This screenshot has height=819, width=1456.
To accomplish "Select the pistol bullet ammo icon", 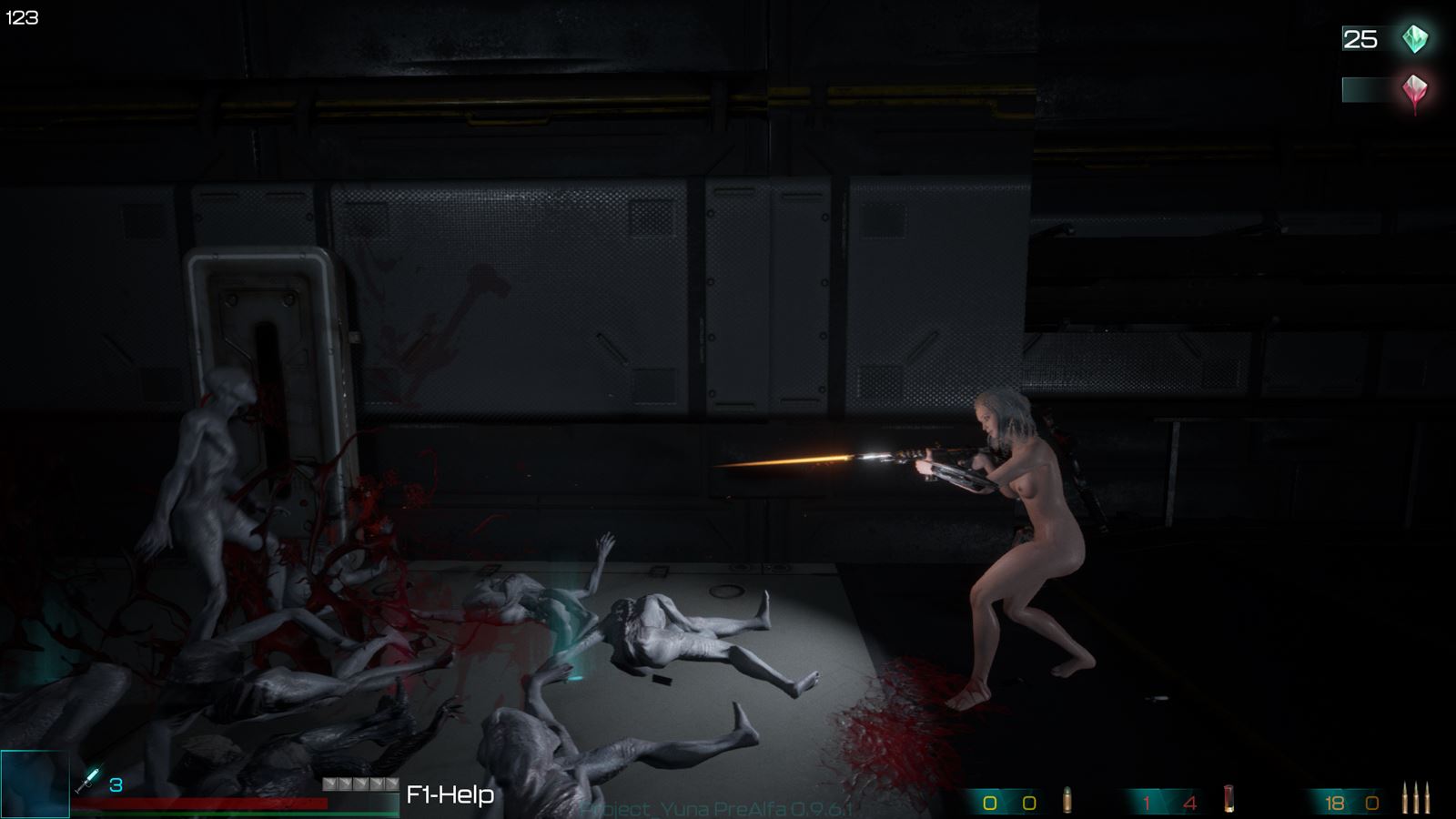I will point(1067,800).
